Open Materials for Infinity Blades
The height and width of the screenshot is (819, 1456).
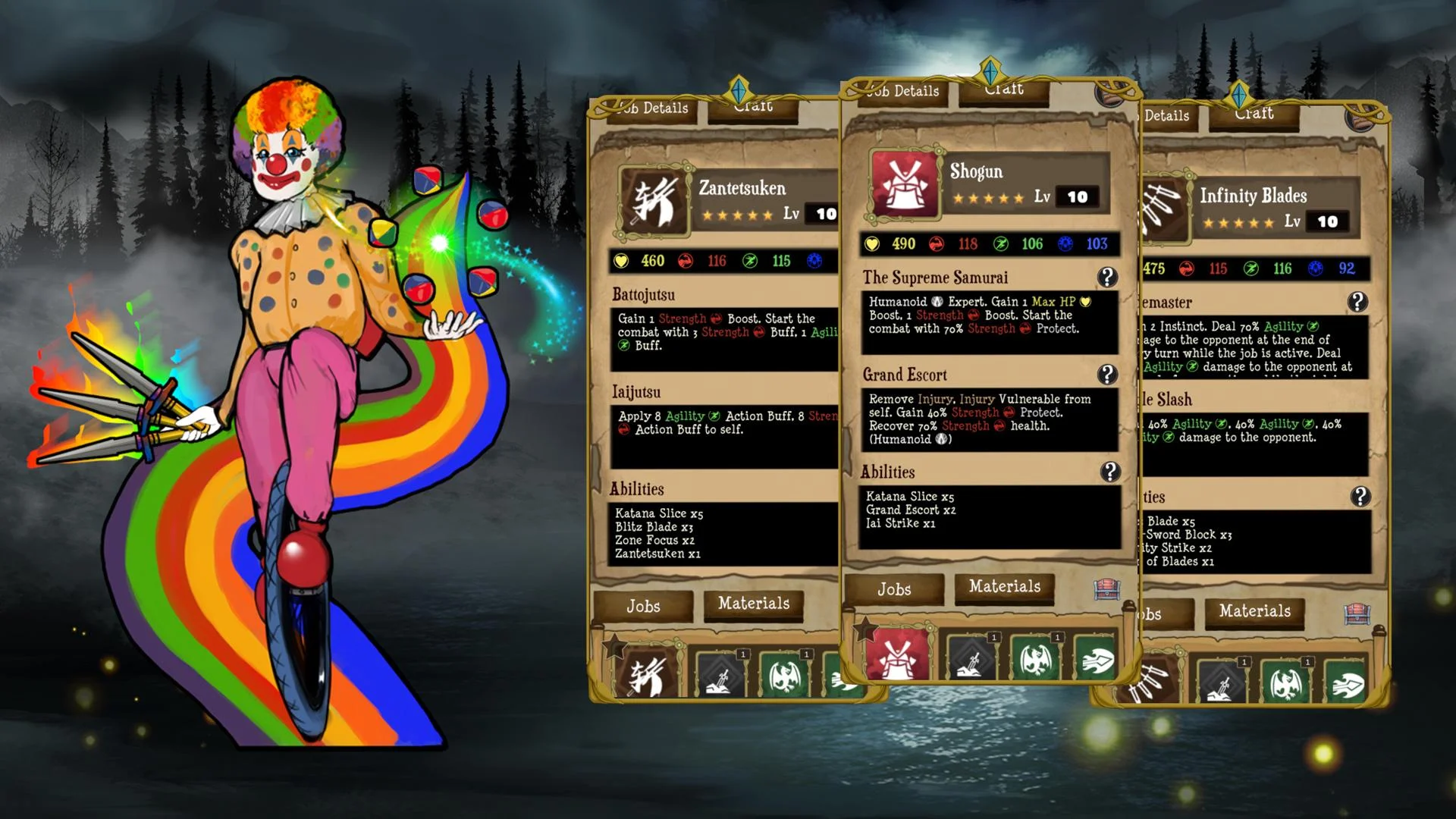[x=1255, y=611]
